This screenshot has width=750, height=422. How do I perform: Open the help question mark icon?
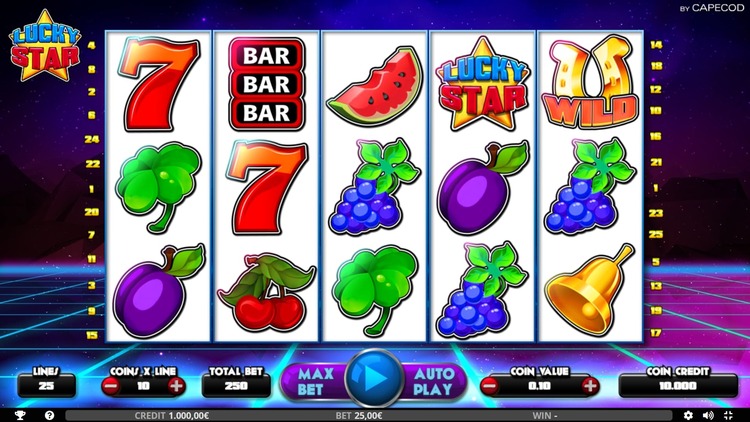49,414
